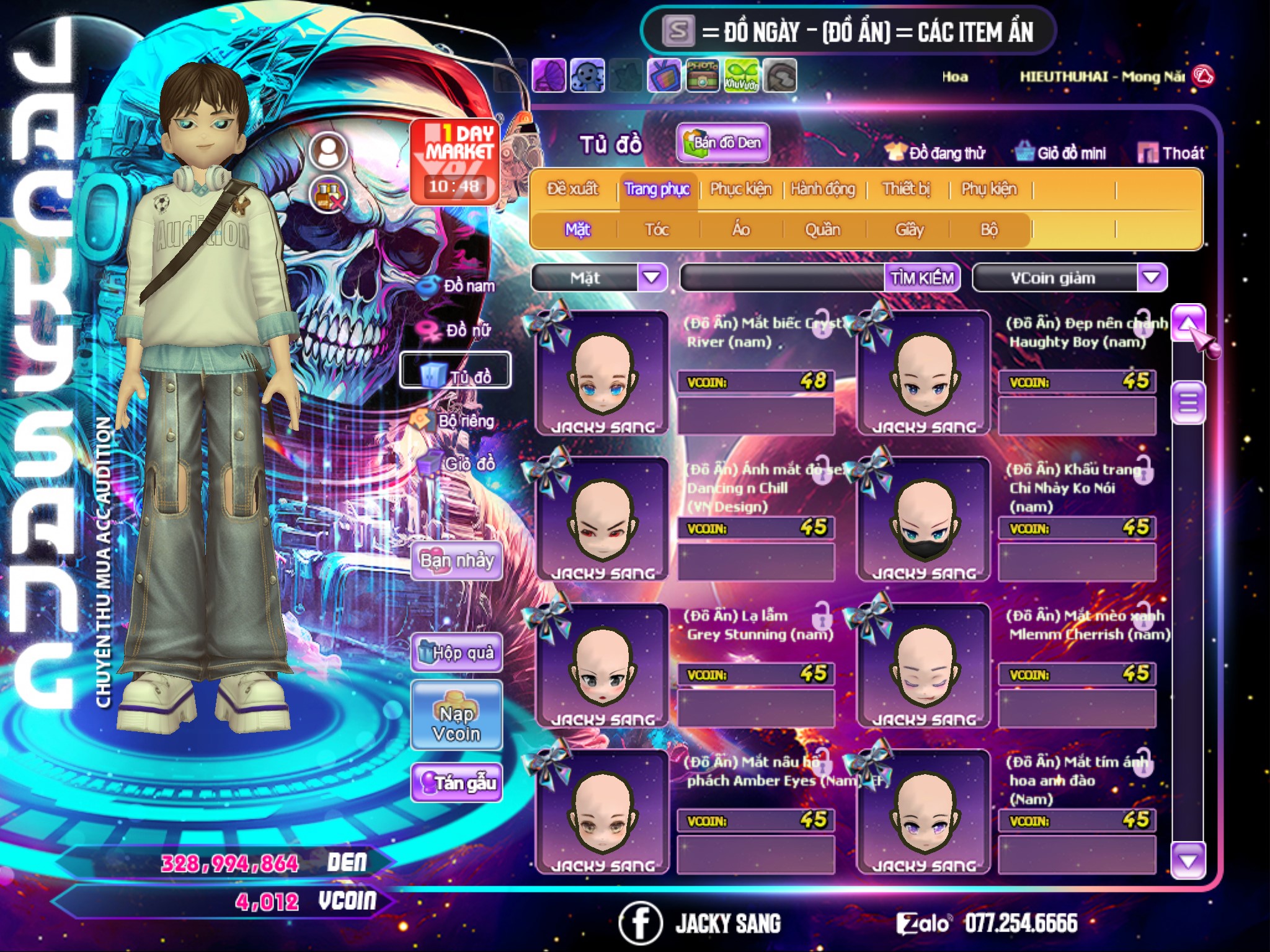The image size is (1270, 952).
Task: Switch to the Phục kiện tab
Action: [x=740, y=189]
